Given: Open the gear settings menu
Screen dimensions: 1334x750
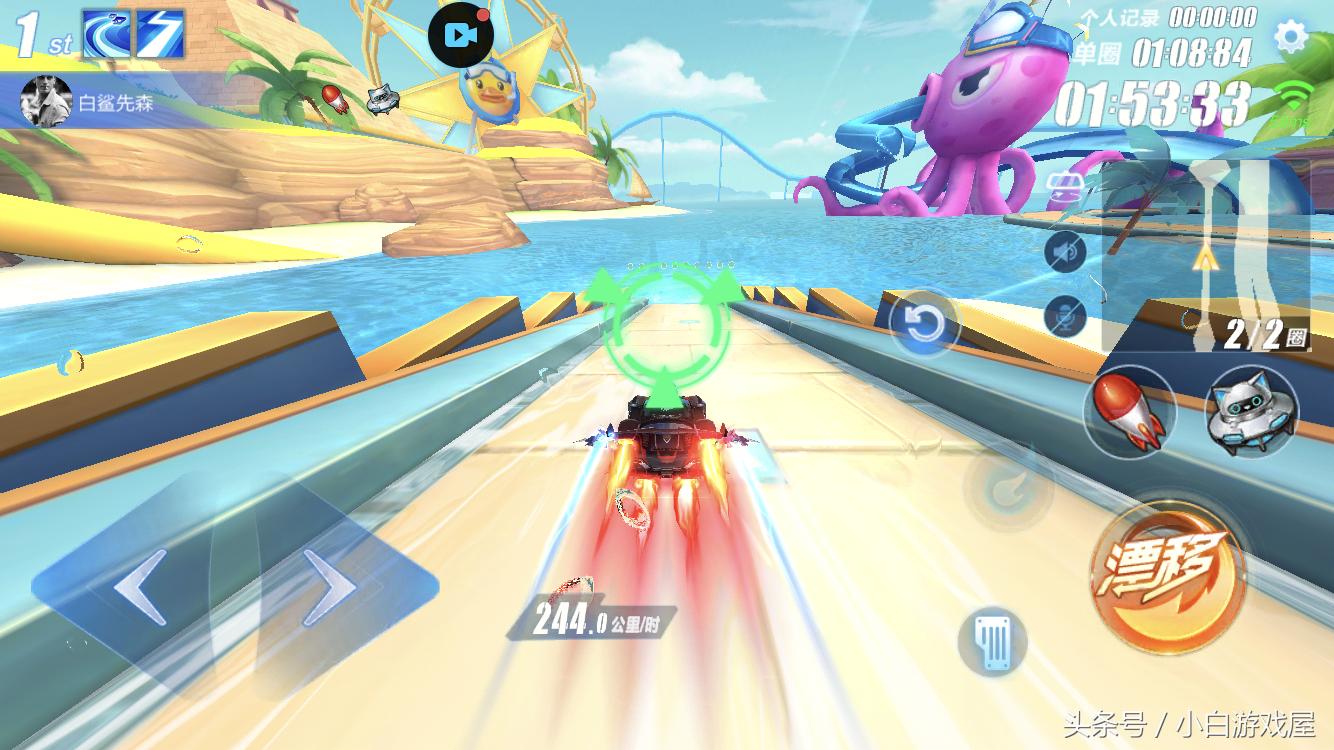Looking at the screenshot, I should pyautogui.click(x=1290, y=38).
